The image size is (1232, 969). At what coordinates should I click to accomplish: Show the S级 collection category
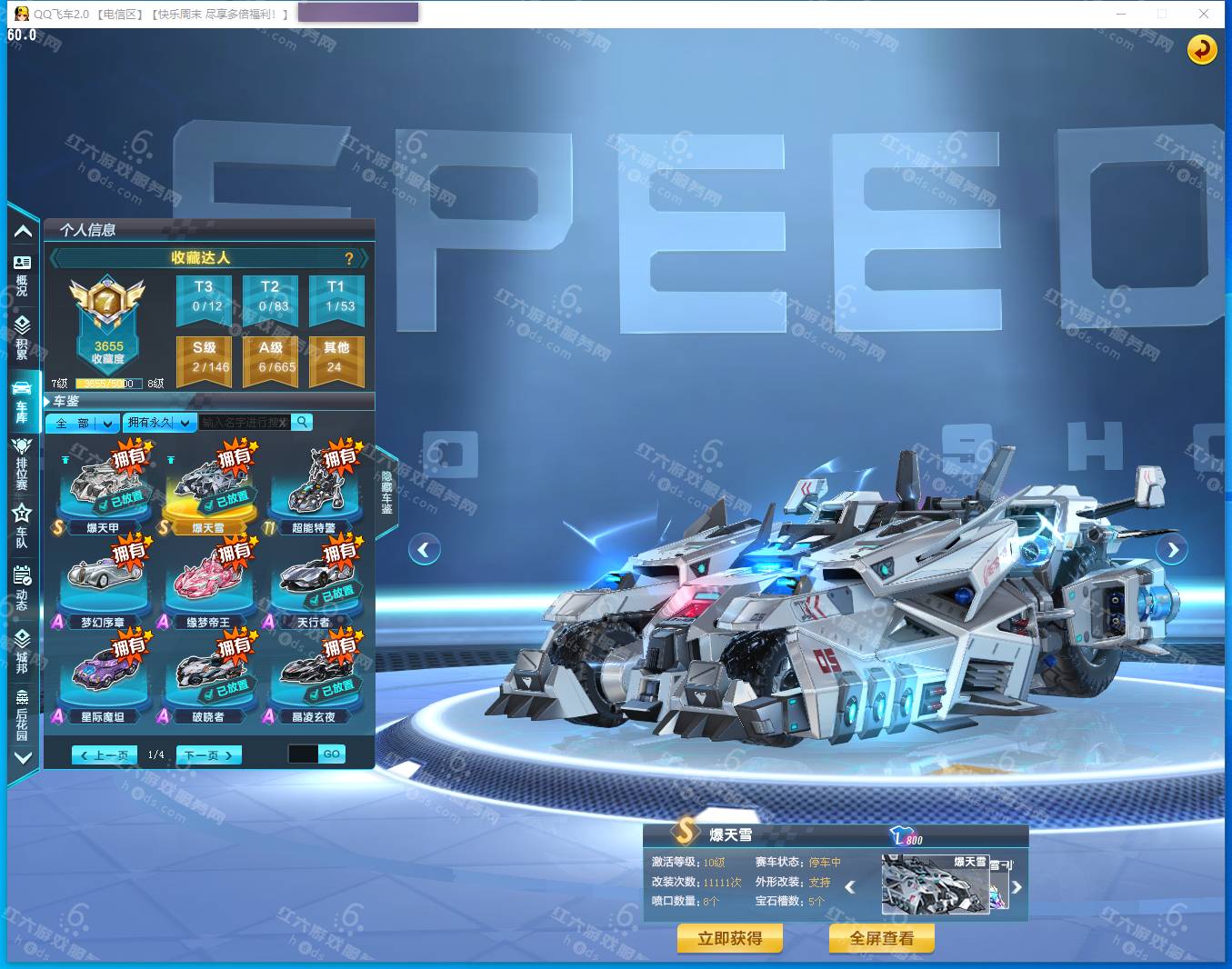tap(204, 356)
